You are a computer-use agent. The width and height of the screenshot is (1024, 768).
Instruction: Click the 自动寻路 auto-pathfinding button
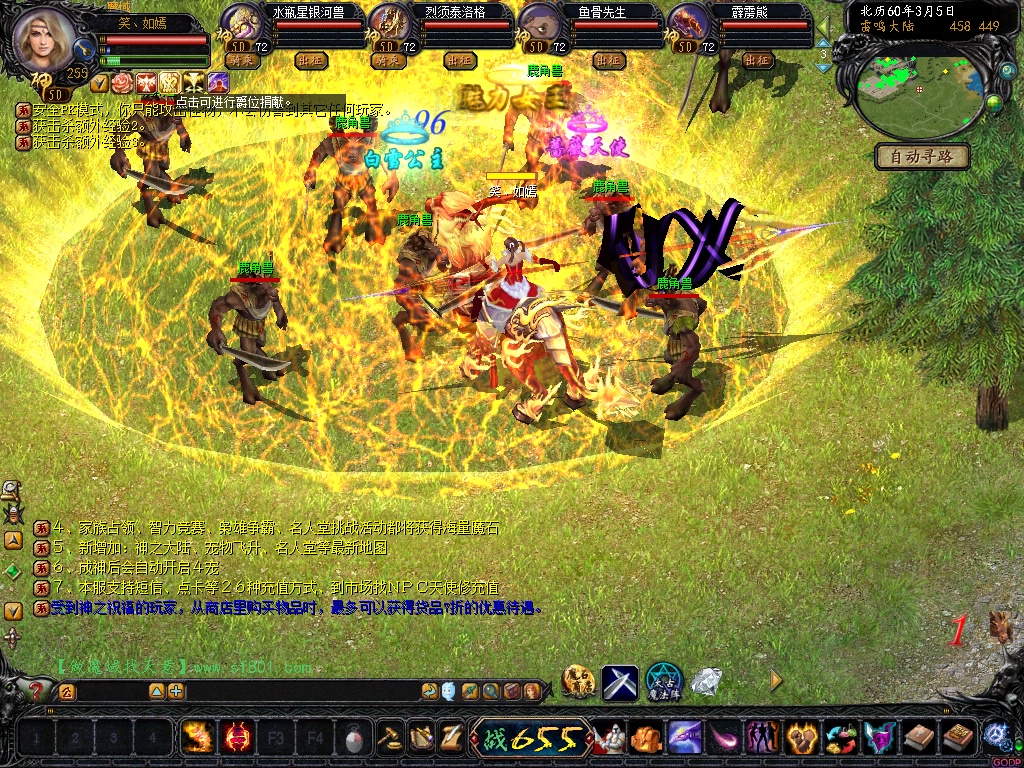click(x=922, y=157)
